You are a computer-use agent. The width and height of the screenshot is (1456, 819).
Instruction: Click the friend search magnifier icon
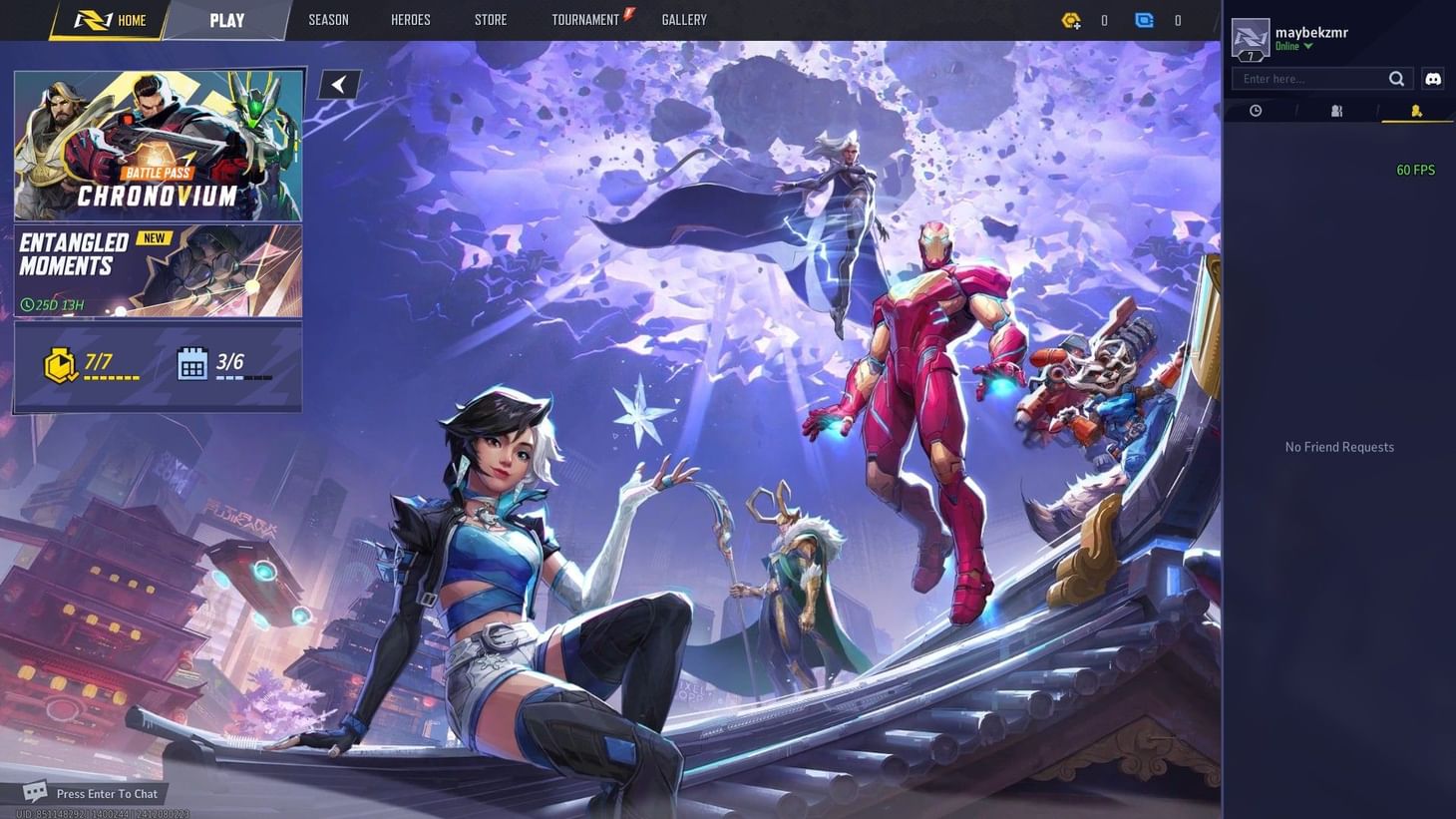click(x=1397, y=79)
